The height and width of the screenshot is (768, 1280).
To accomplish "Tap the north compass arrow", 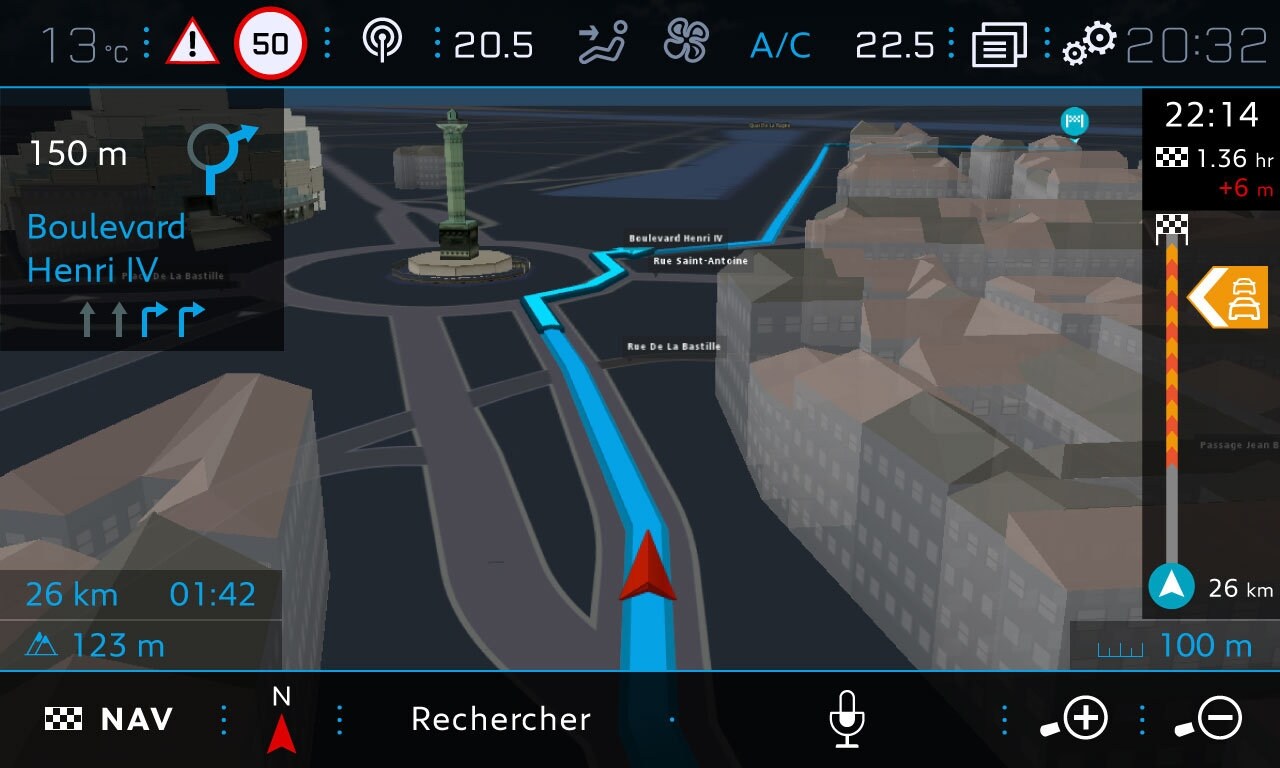I will click(281, 721).
